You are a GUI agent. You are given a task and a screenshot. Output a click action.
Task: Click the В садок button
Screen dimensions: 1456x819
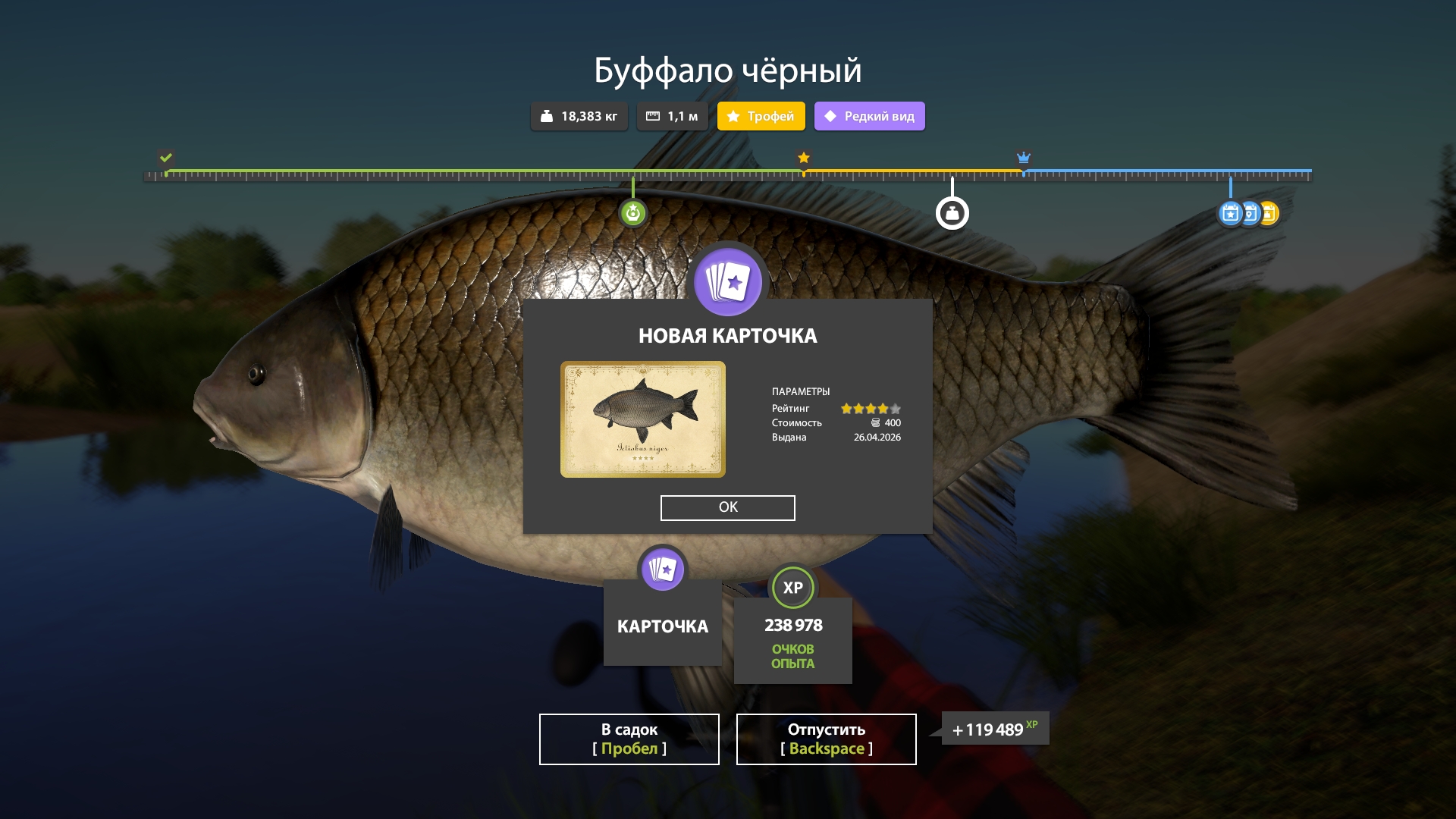coord(629,739)
